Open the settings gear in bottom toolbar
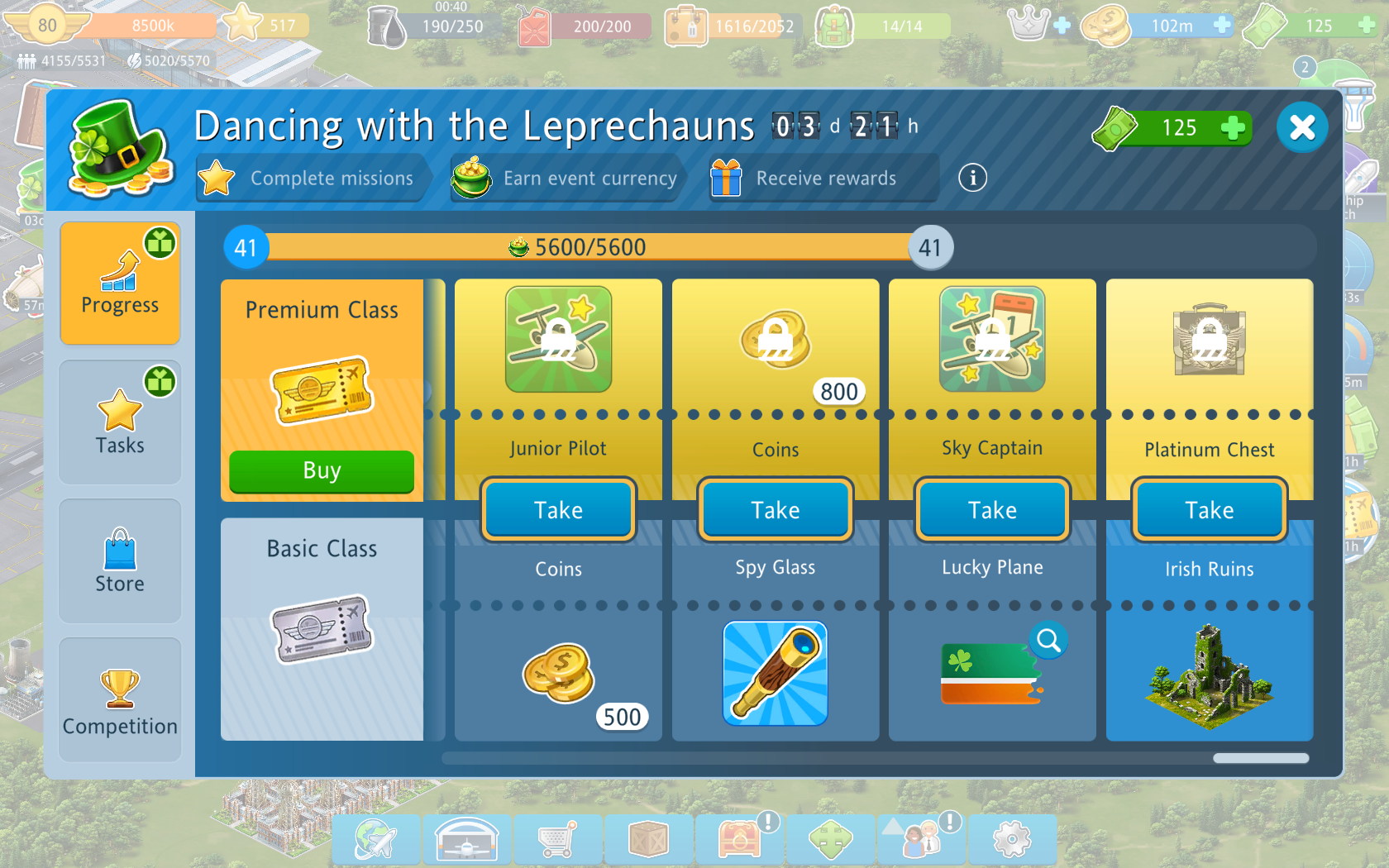The height and width of the screenshot is (868, 1389). click(x=1011, y=840)
